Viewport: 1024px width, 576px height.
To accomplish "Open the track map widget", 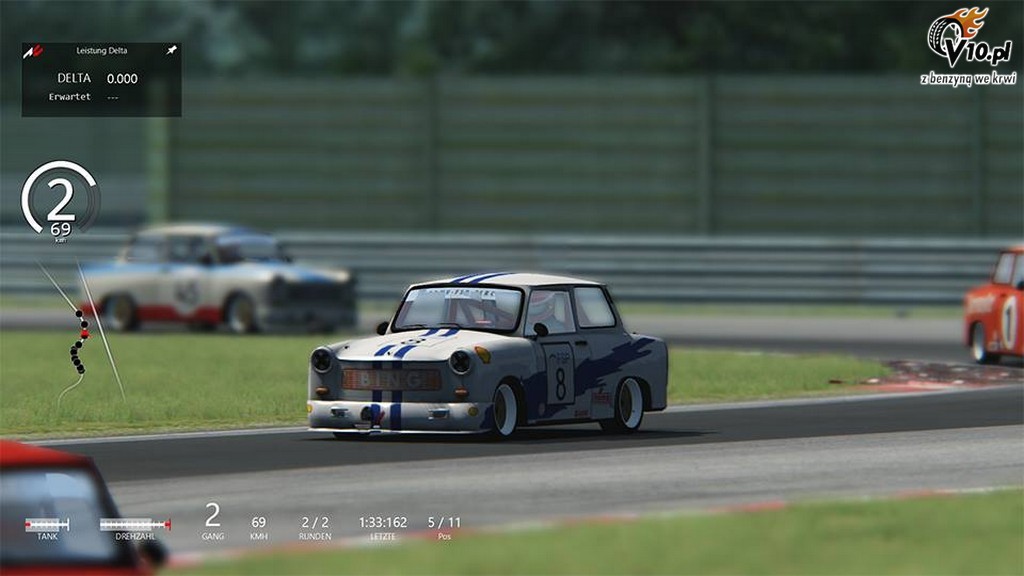I will pyautogui.click(x=80, y=340).
